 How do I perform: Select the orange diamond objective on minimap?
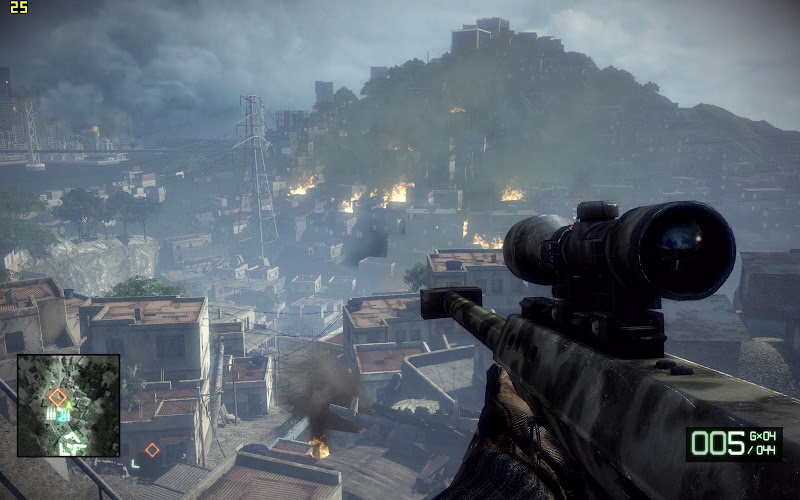58,397
